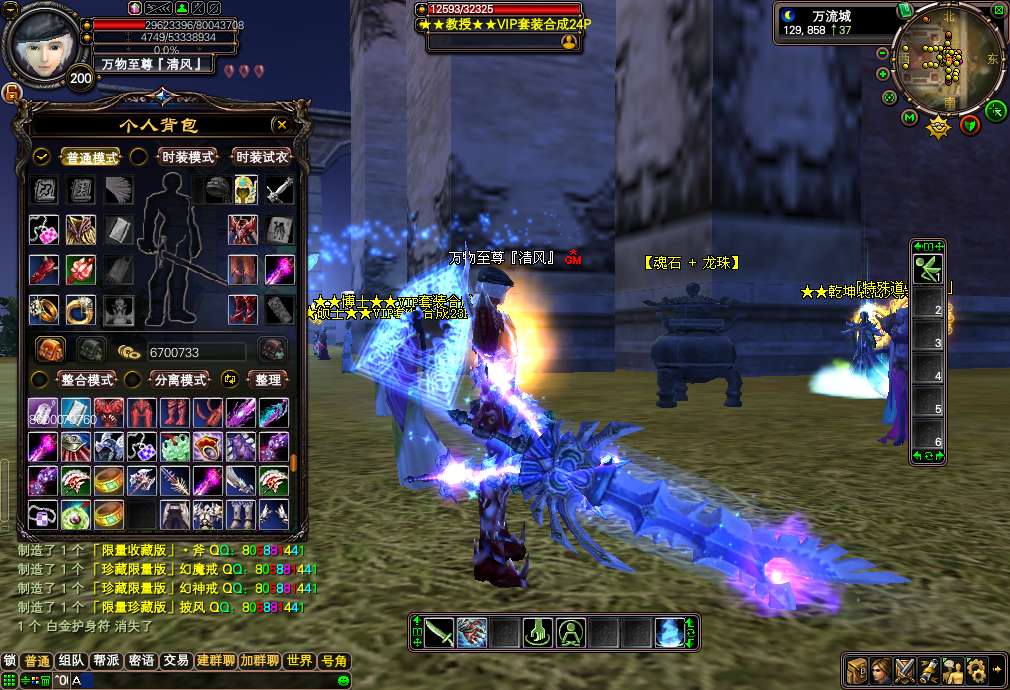1010x690 pixels.
Task: Click the player portrait avatar
Action: 43,45
